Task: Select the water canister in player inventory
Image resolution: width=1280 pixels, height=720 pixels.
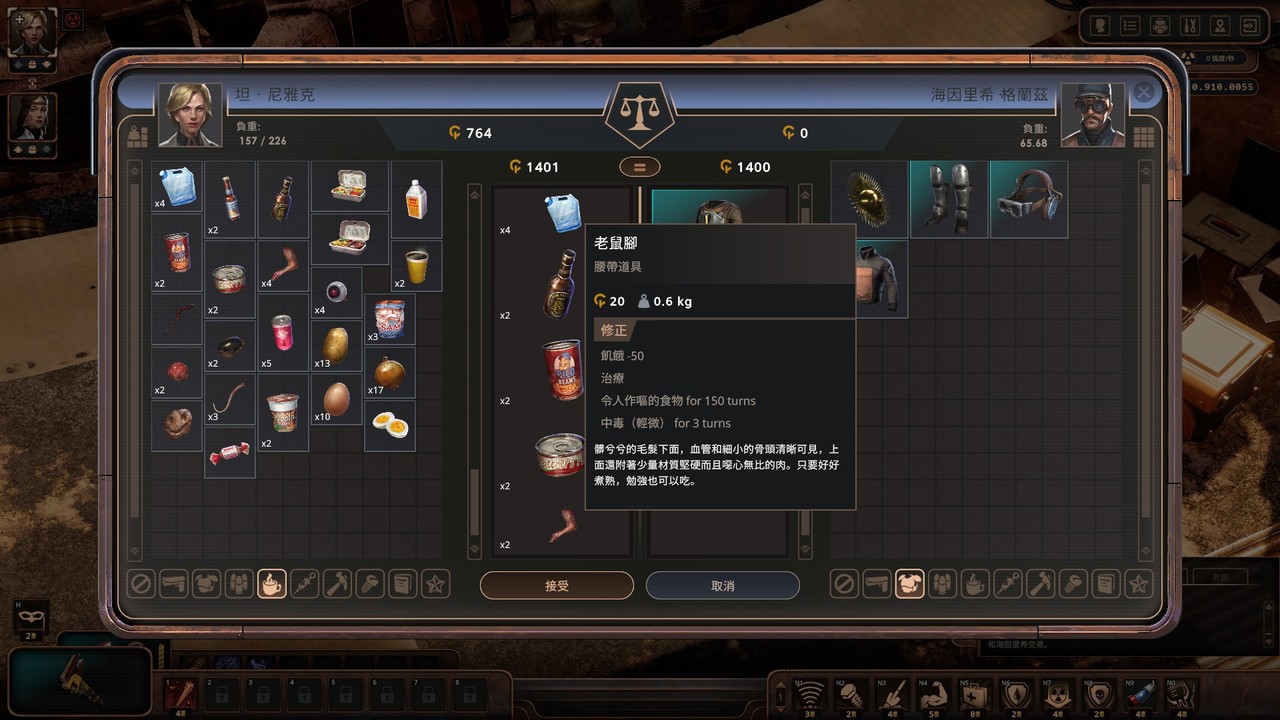Action: point(178,186)
